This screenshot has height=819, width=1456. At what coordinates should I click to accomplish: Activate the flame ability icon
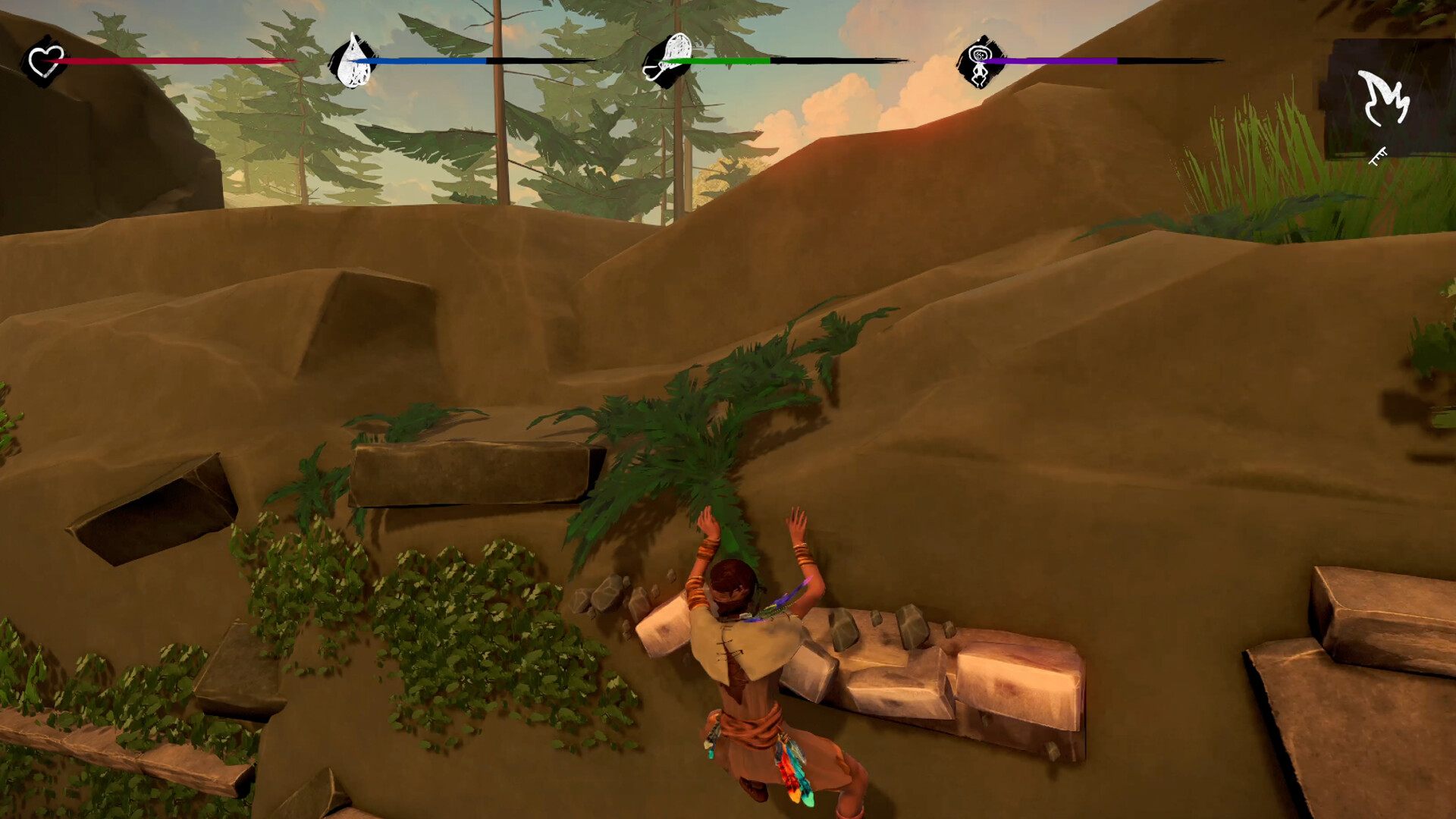point(1383,99)
